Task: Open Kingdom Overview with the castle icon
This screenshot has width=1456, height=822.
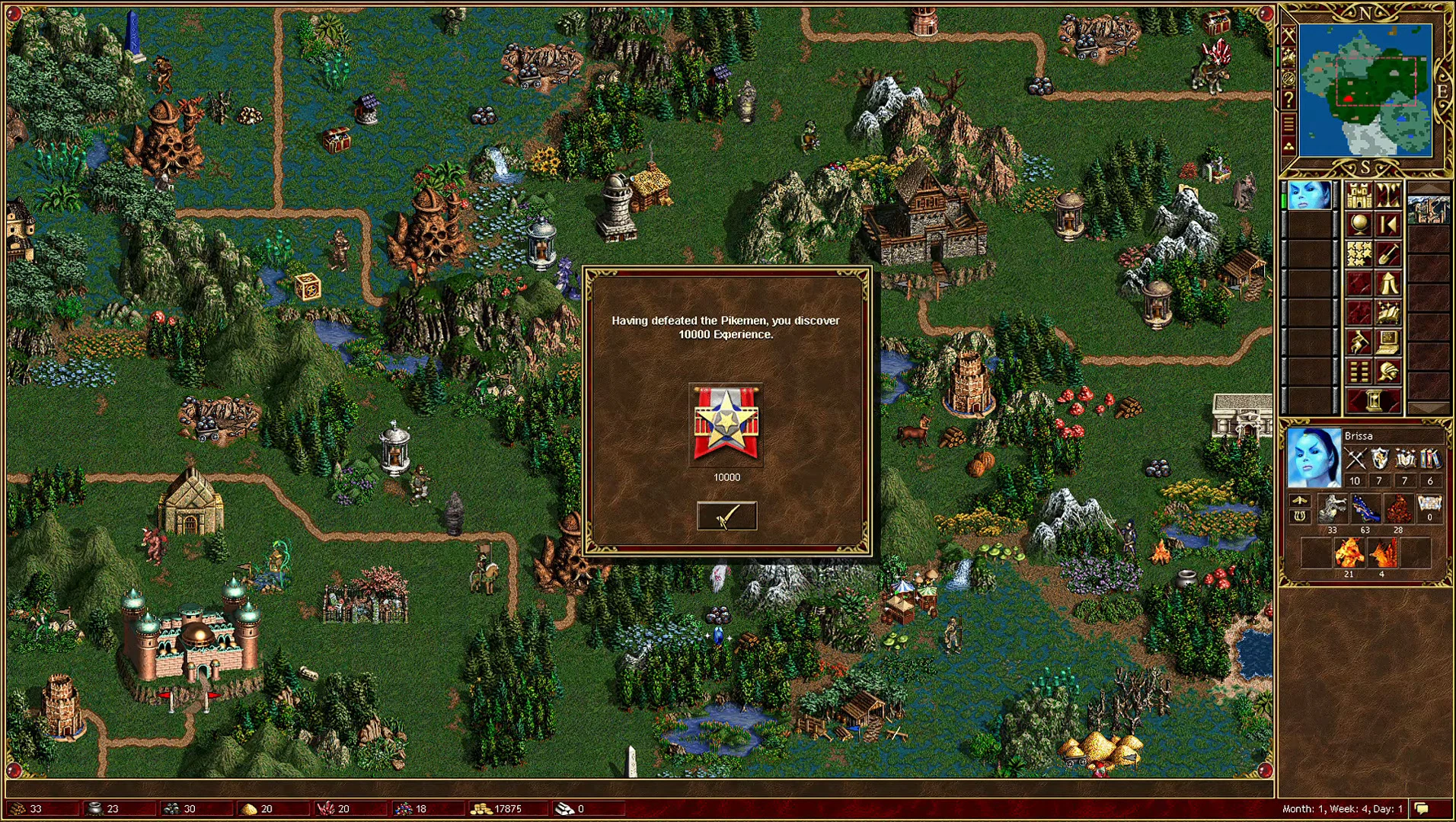Action: pos(1359,195)
